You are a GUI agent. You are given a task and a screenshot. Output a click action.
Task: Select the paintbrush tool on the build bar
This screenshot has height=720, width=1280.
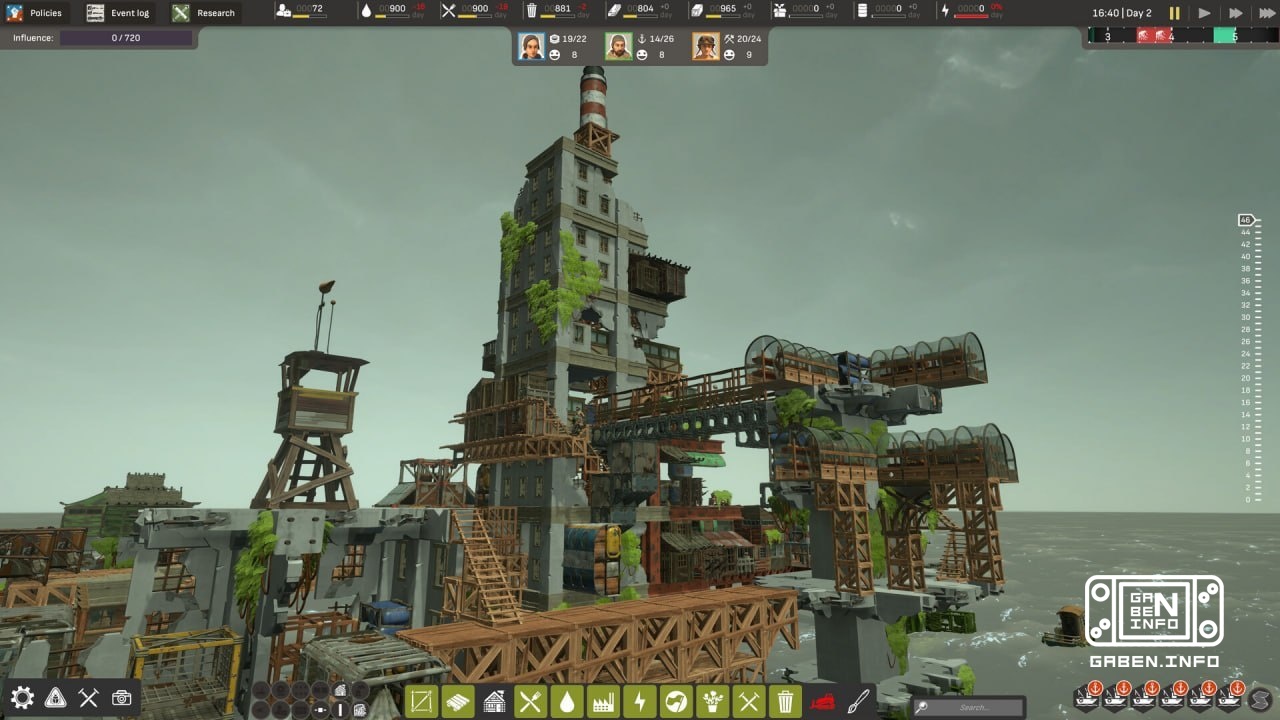(859, 701)
